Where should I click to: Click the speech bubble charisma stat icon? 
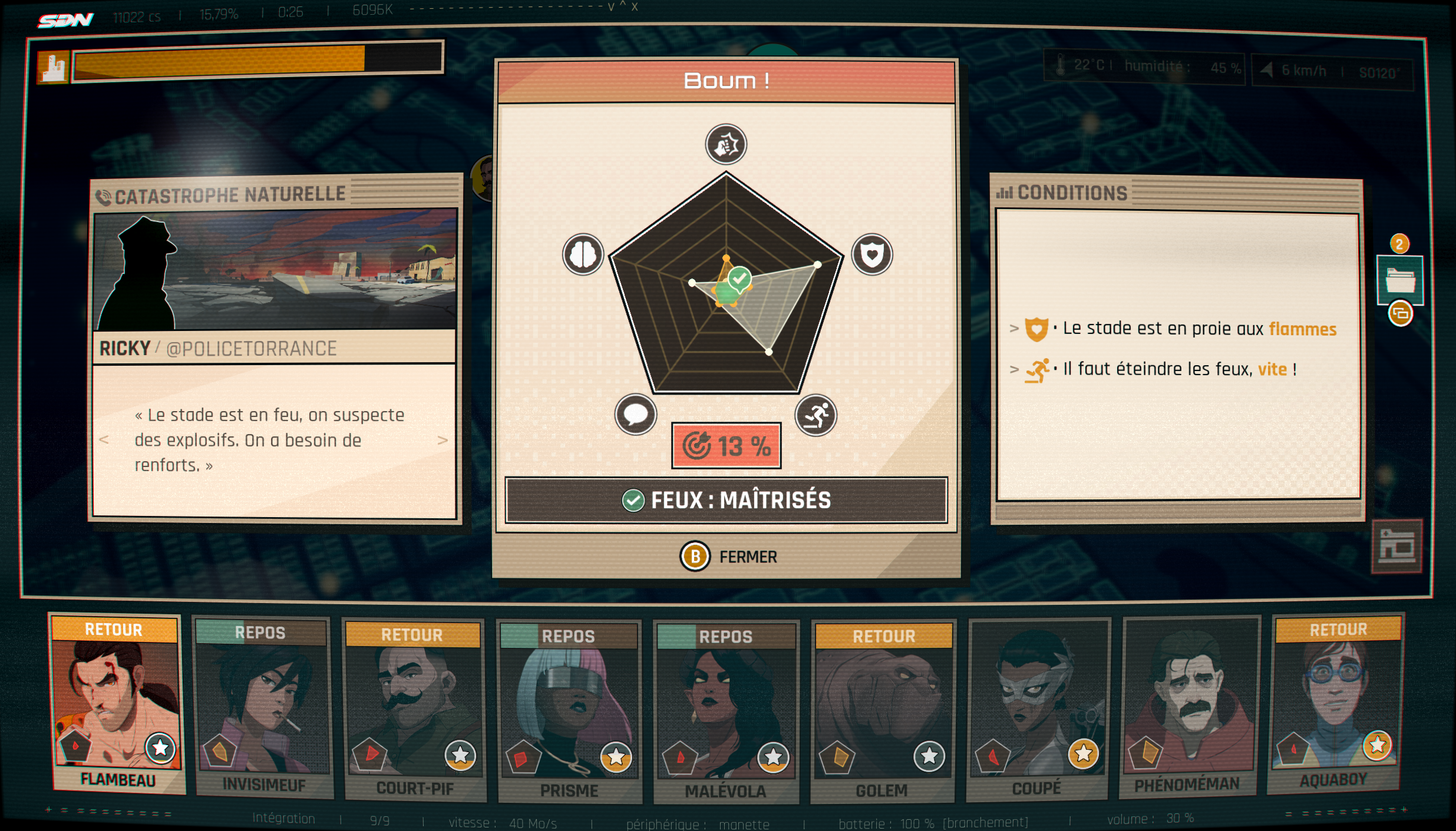(635, 415)
